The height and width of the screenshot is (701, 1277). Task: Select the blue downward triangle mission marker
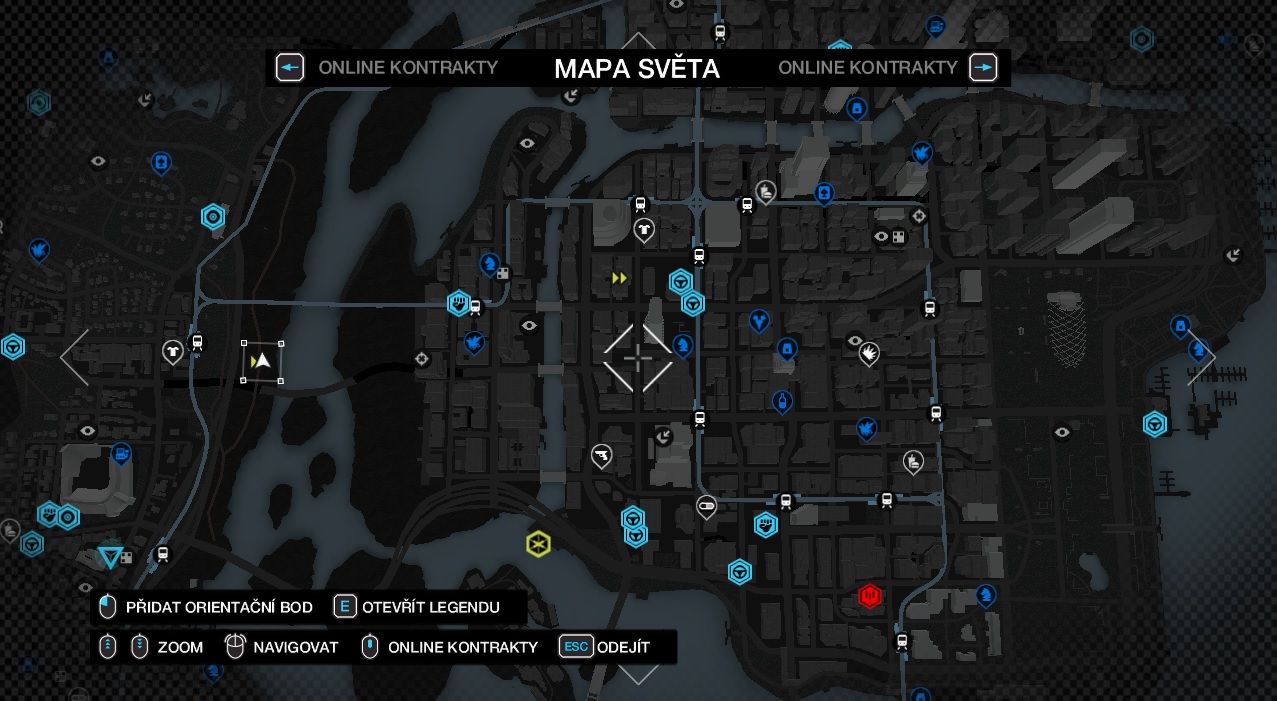110,556
